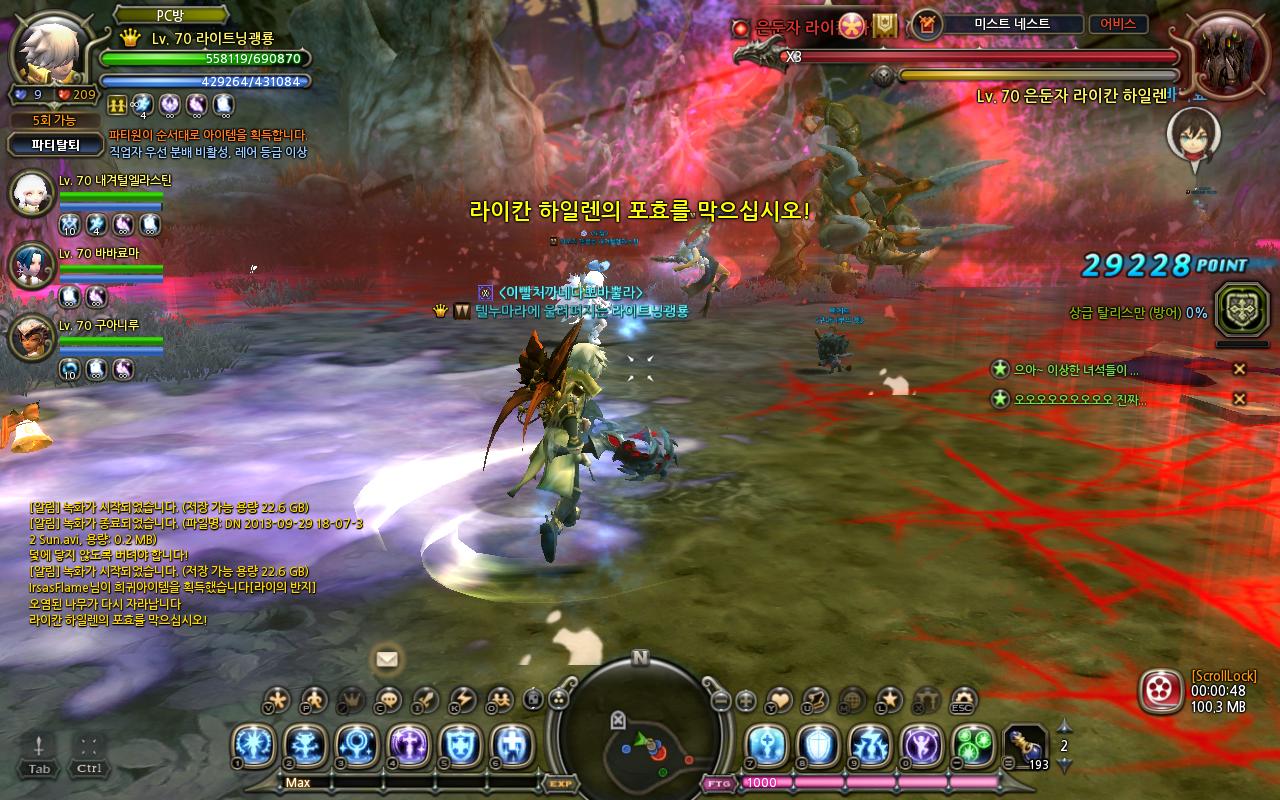Click the red video recording button

(x=1160, y=690)
